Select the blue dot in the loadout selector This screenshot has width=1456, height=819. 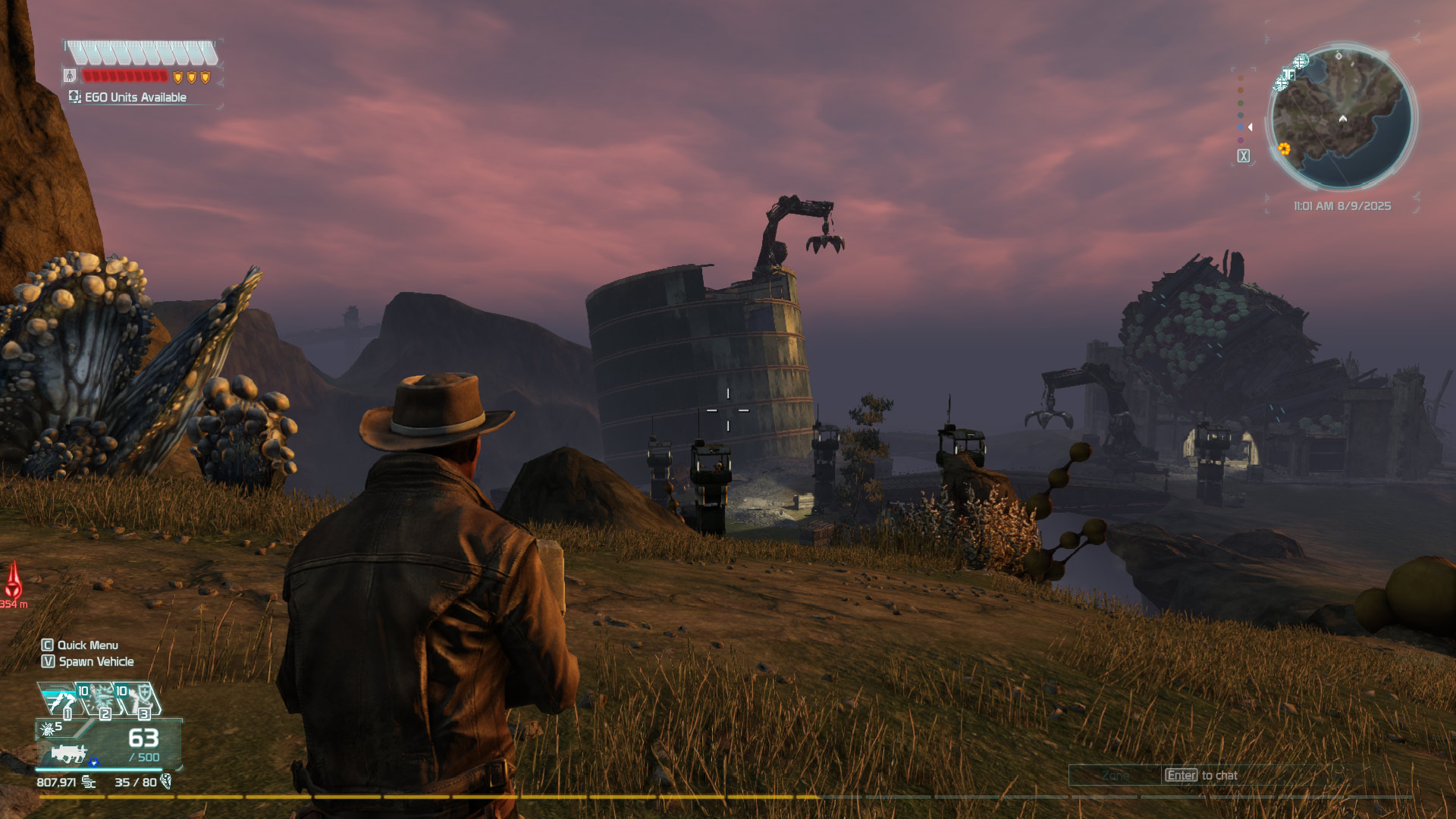(x=1241, y=127)
